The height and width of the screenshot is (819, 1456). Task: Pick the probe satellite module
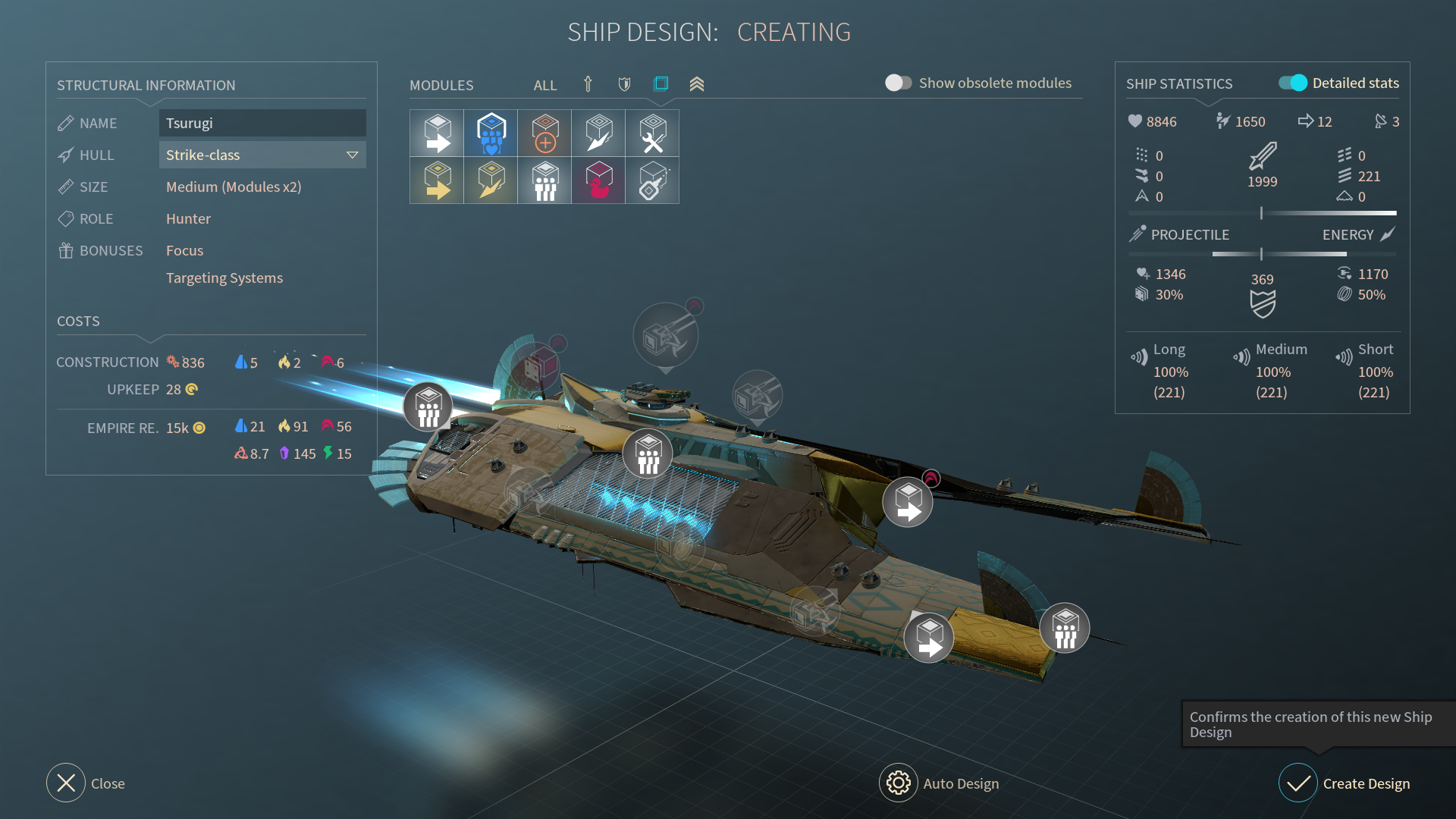click(x=652, y=180)
